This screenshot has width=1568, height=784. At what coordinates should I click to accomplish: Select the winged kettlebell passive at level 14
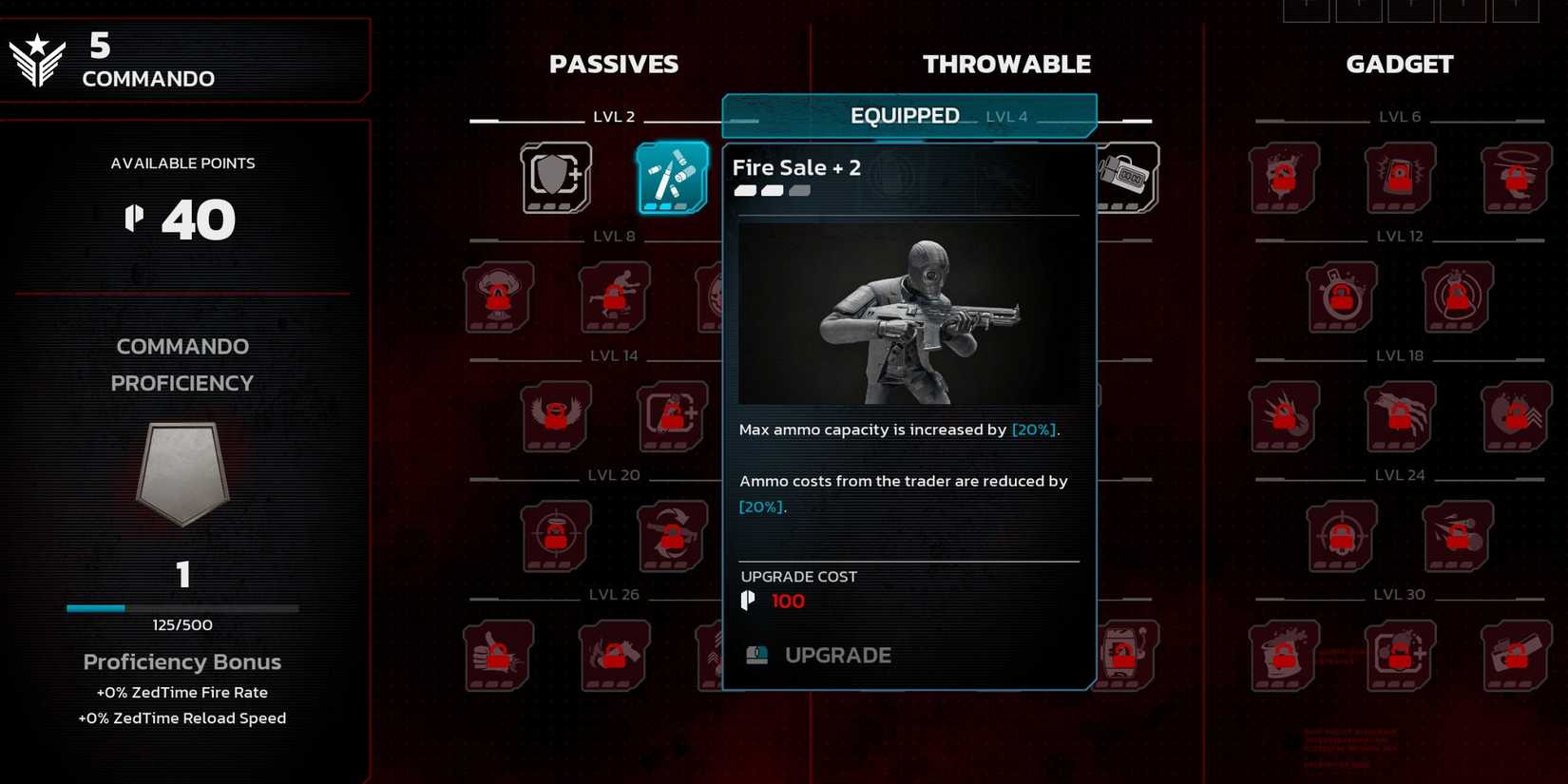coord(556,416)
